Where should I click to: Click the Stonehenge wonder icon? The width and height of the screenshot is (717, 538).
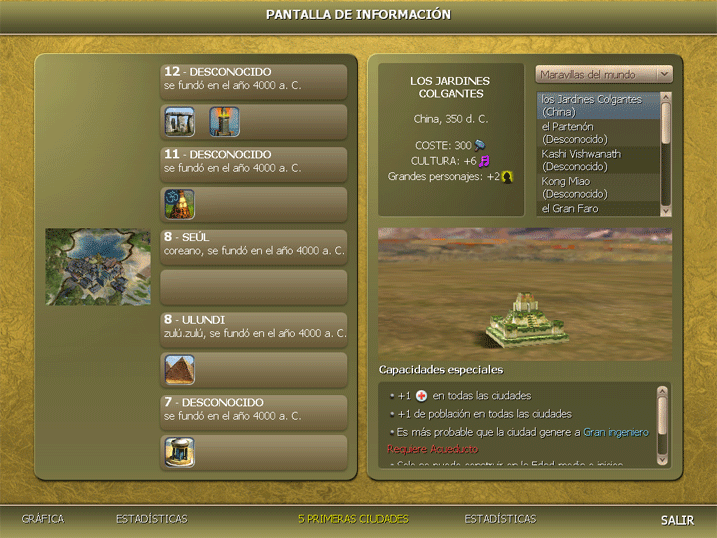click(x=180, y=122)
